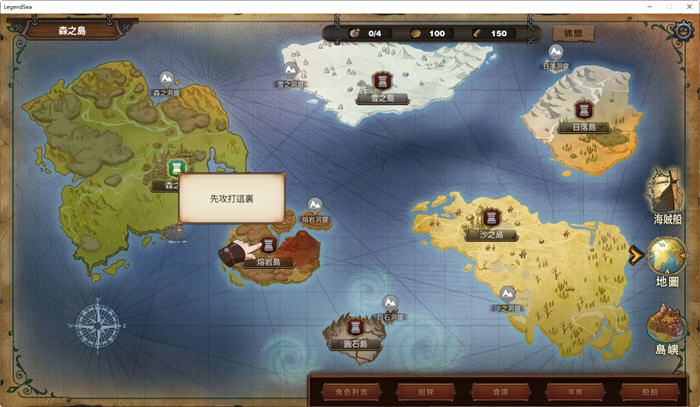Open the 角色列表 character list
Viewport: 700px width, 407px height.
[352, 390]
